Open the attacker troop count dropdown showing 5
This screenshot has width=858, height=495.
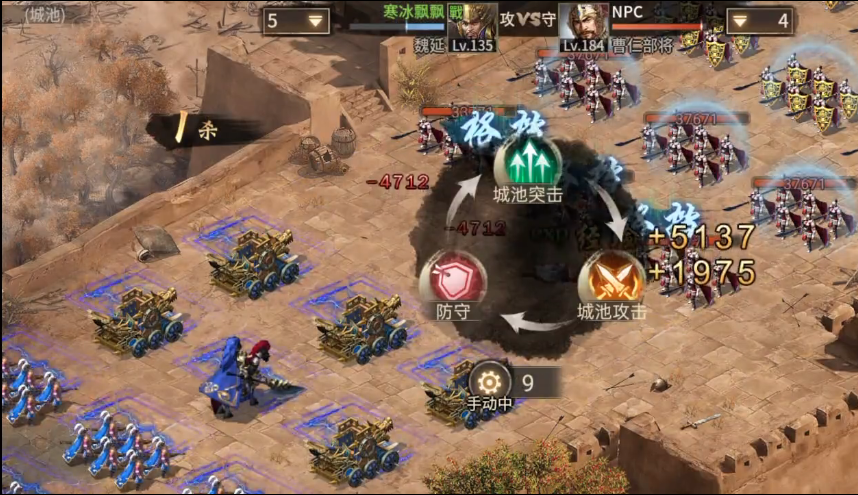(296, 20)
